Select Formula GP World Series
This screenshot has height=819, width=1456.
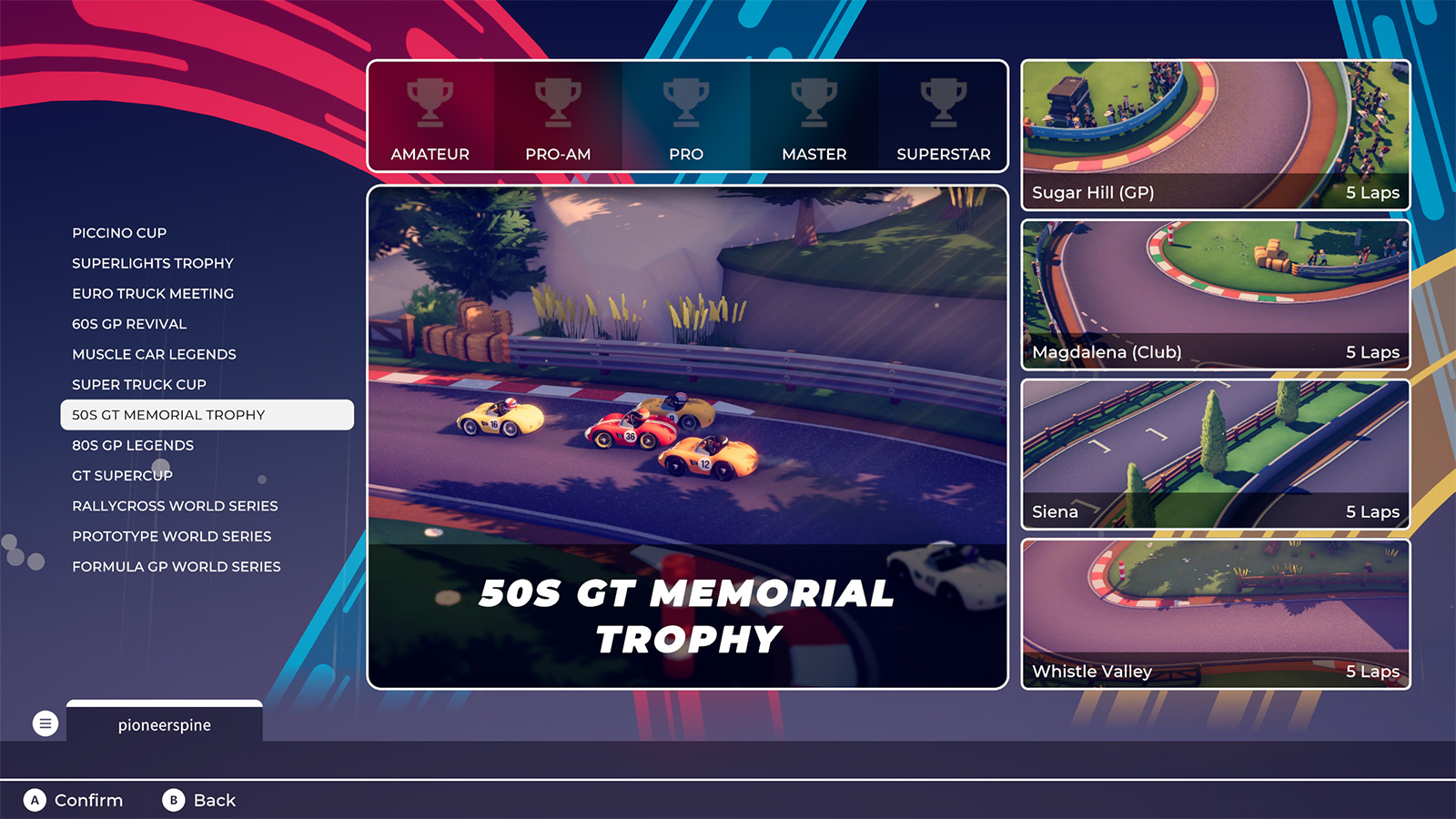(x=177, y=567)
